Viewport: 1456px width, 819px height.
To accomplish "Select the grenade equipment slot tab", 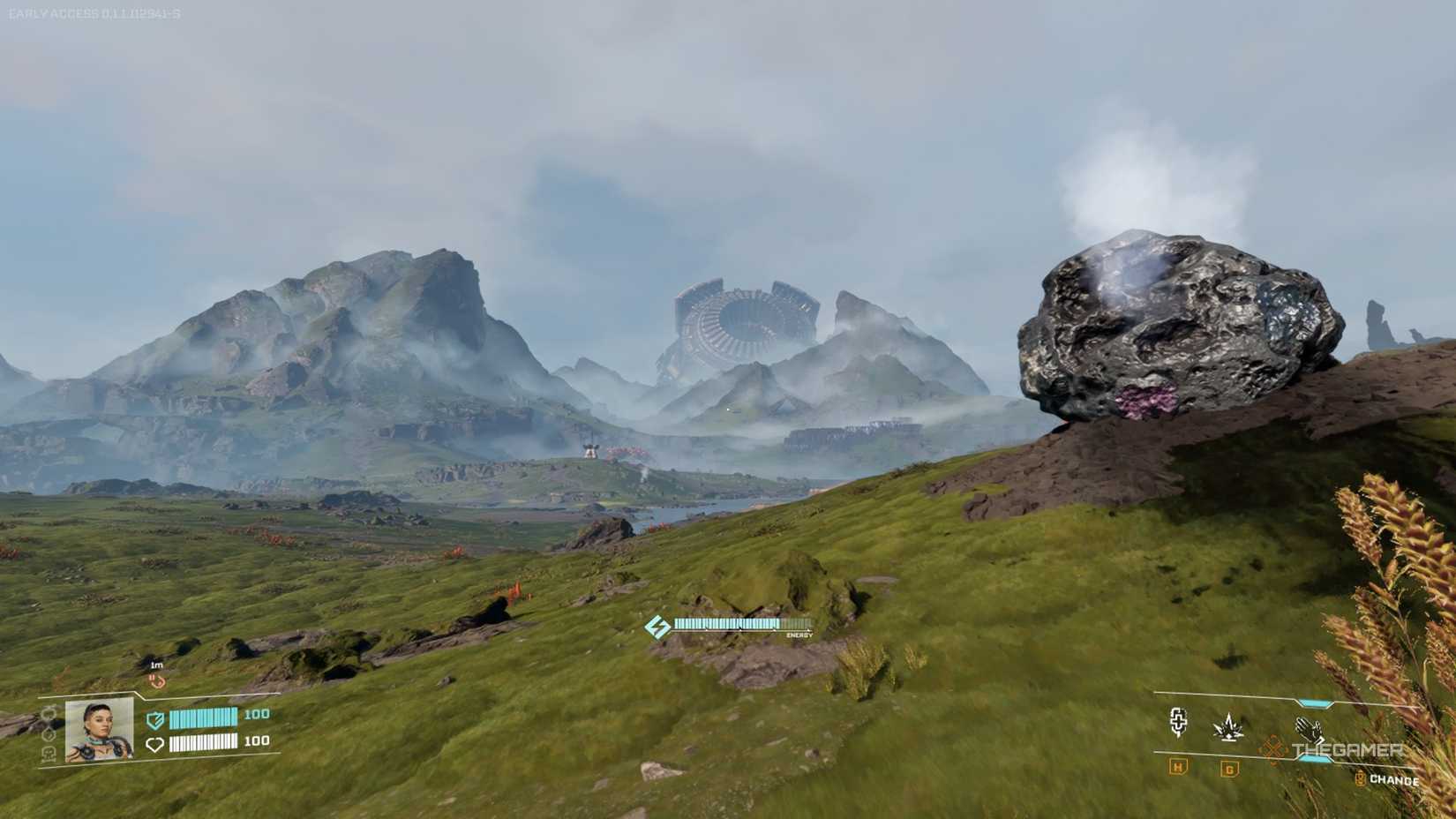I will pos(1228,728).
